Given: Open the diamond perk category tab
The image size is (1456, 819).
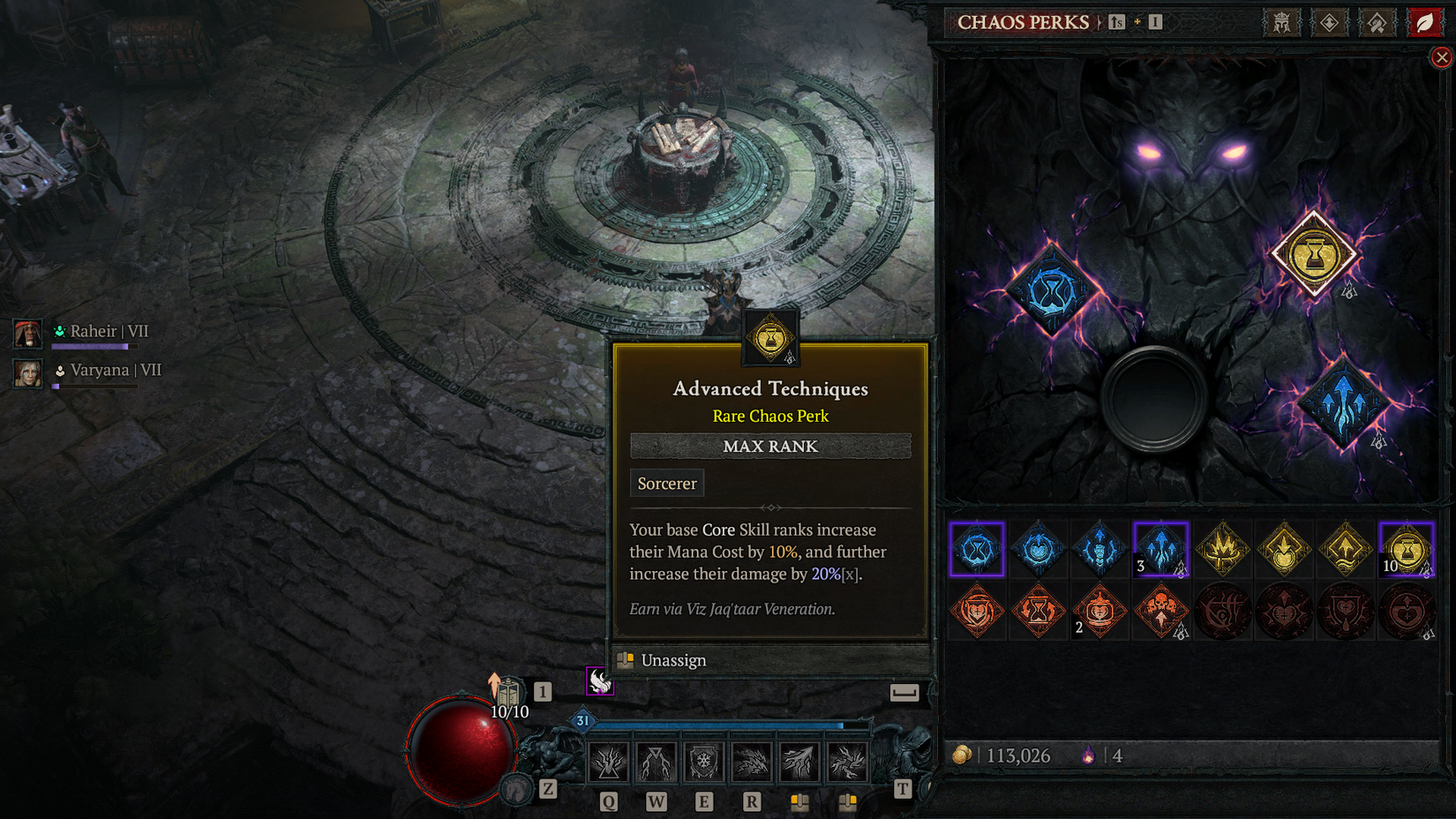Looking at the screenshot, I should pyautogui.click(x=1328, y=22).
